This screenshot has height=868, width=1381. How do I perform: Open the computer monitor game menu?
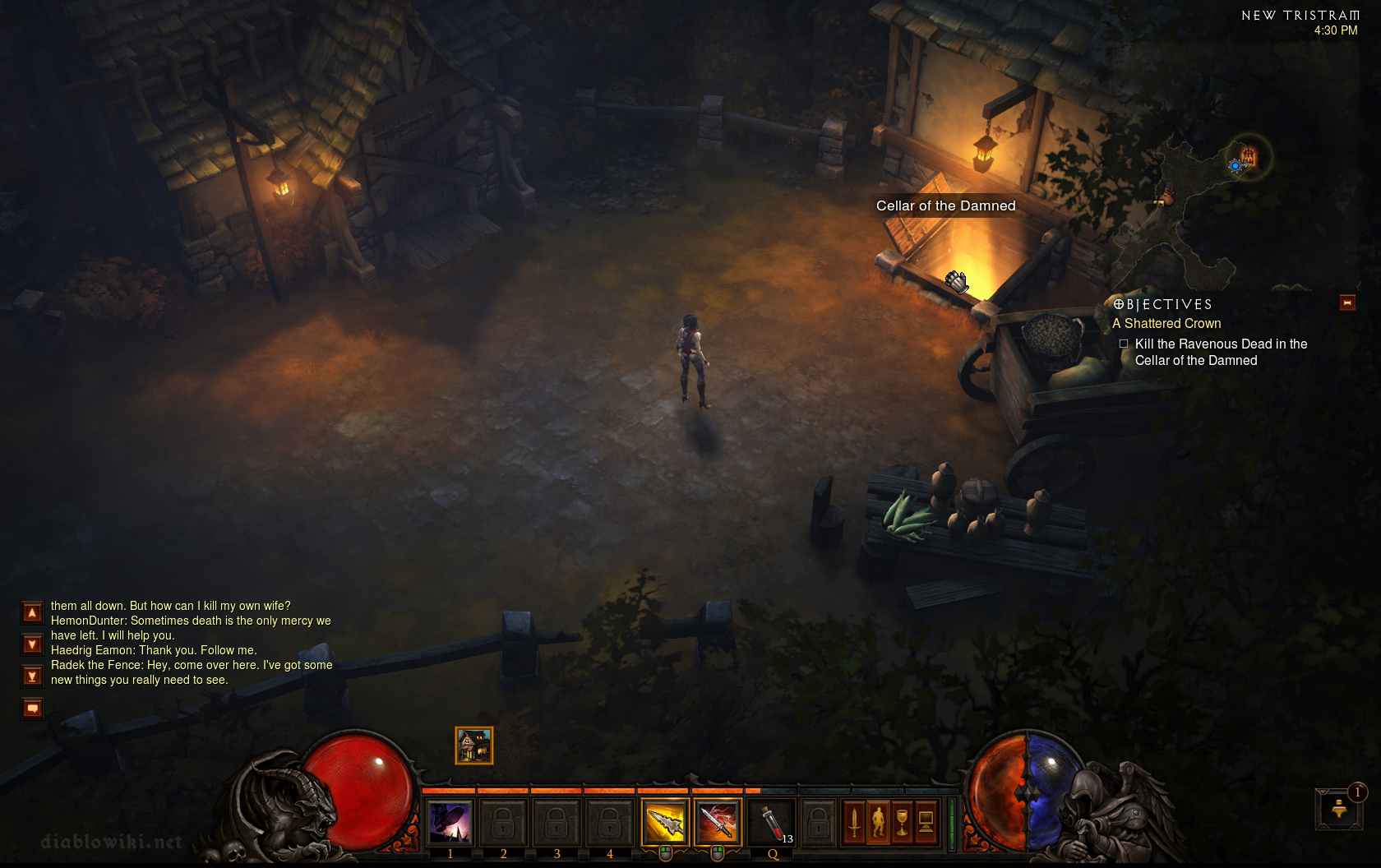(x=926, y=822)
